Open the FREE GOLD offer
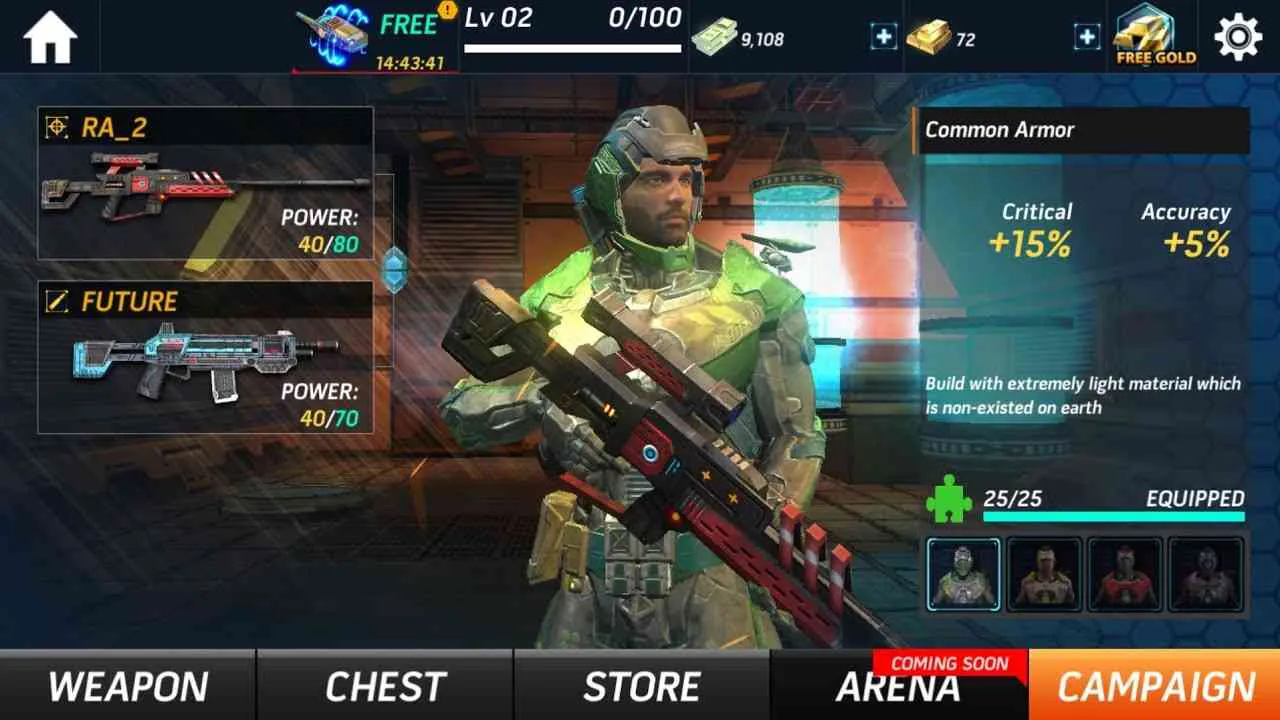The height and width of the screenshot is (720, 1280). pos(1152,35)
